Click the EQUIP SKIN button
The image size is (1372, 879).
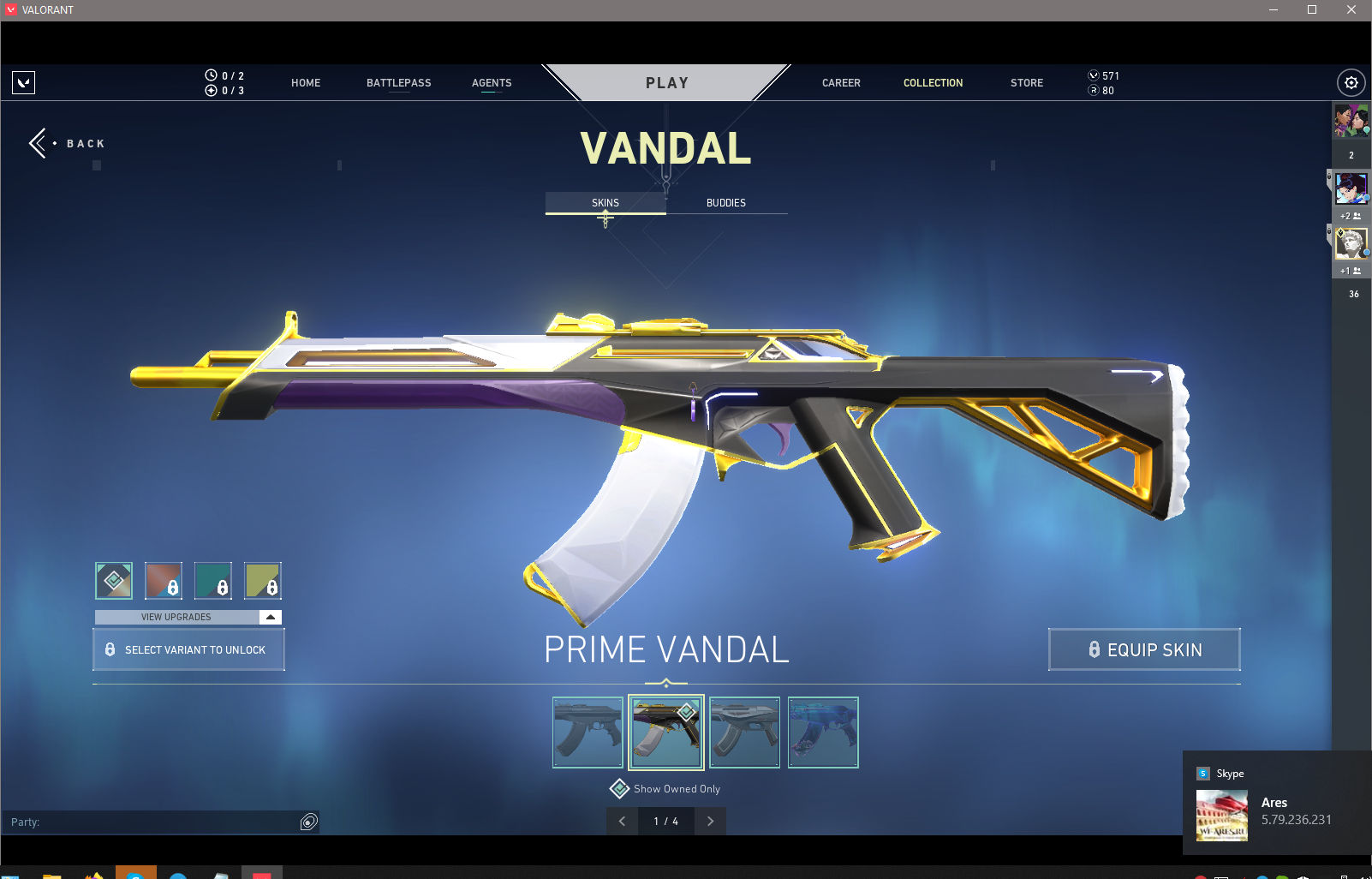(1144, 649)
